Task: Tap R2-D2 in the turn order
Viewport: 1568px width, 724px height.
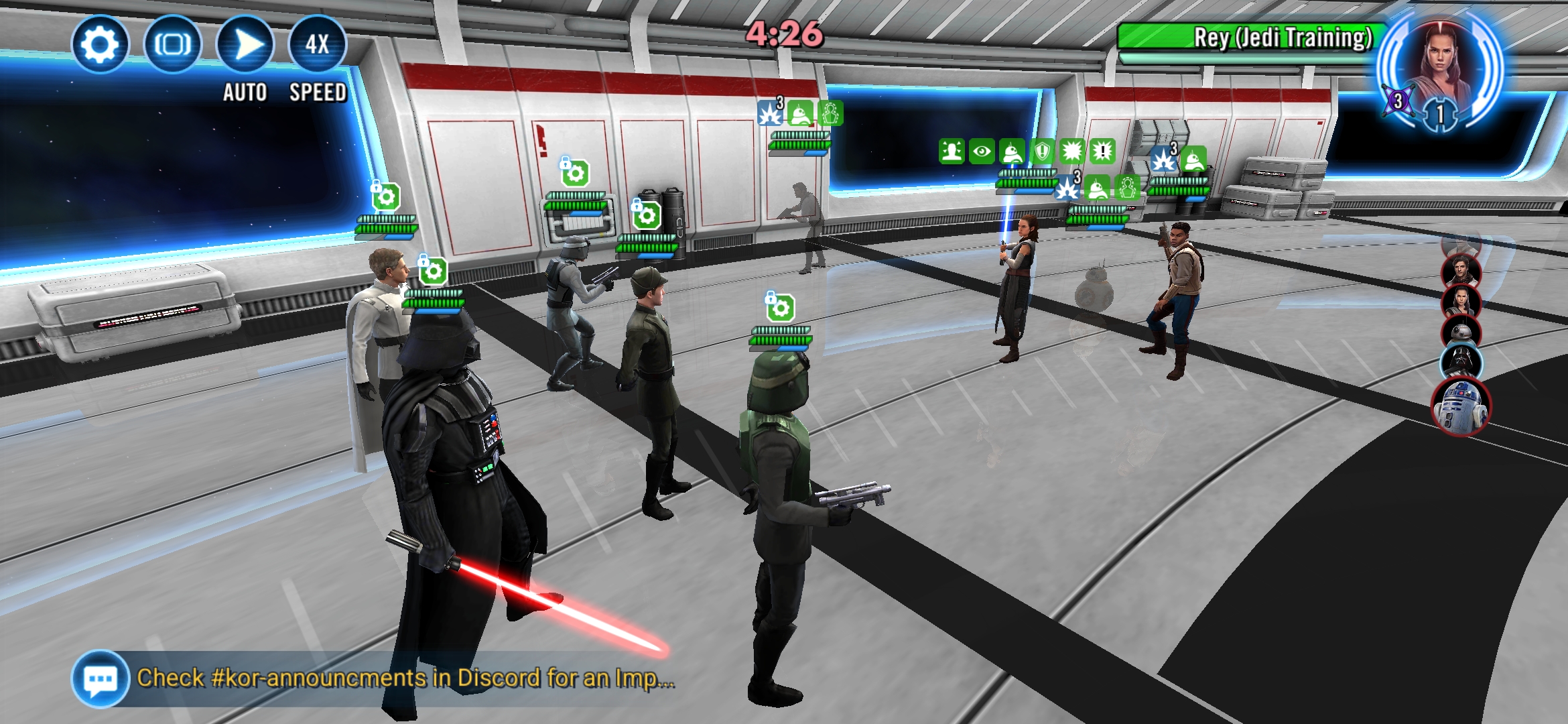Action: 1459,406
